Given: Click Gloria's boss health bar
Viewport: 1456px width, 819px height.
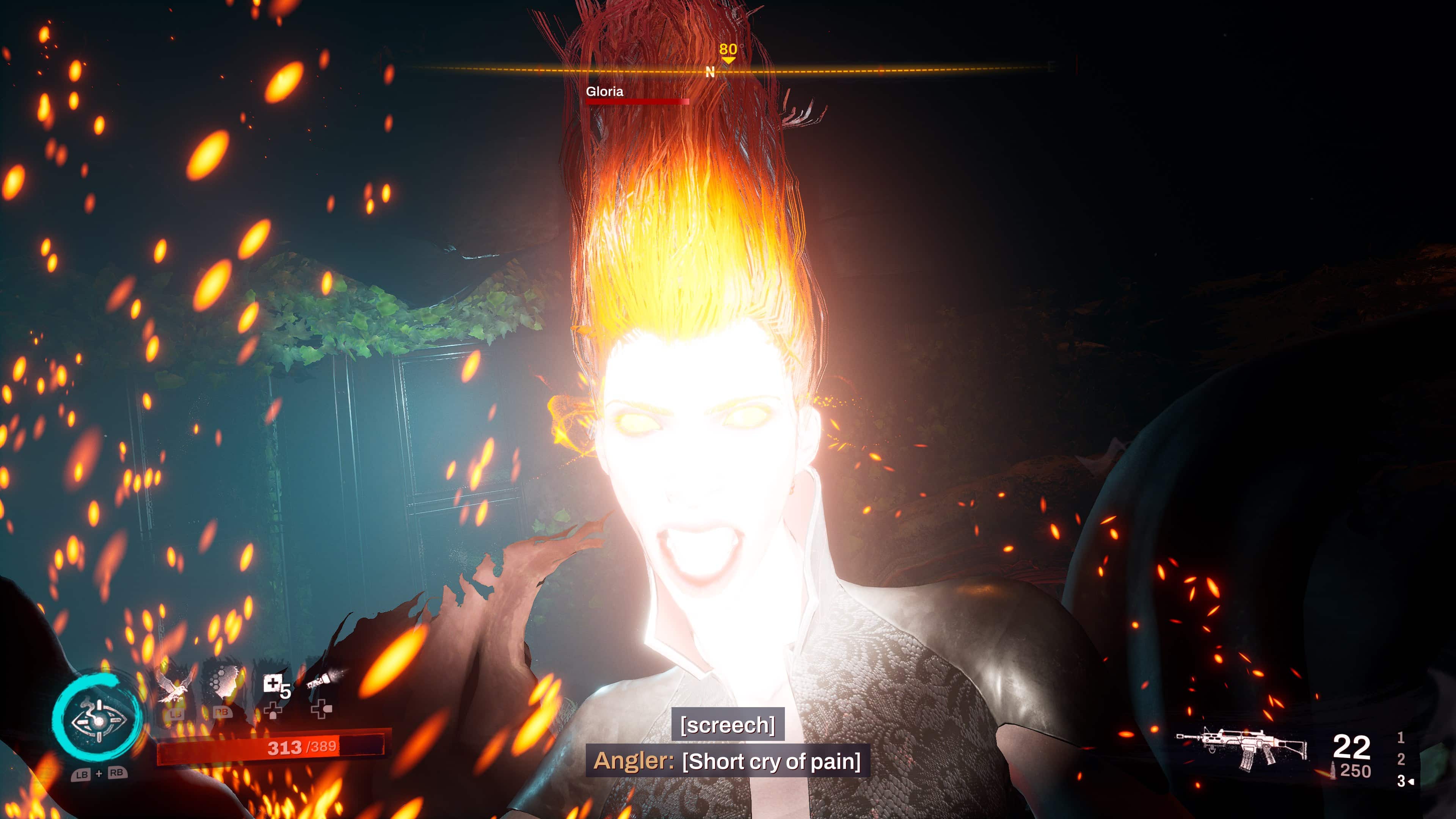Looking at the screenshot, I should [x=637, y=102].
